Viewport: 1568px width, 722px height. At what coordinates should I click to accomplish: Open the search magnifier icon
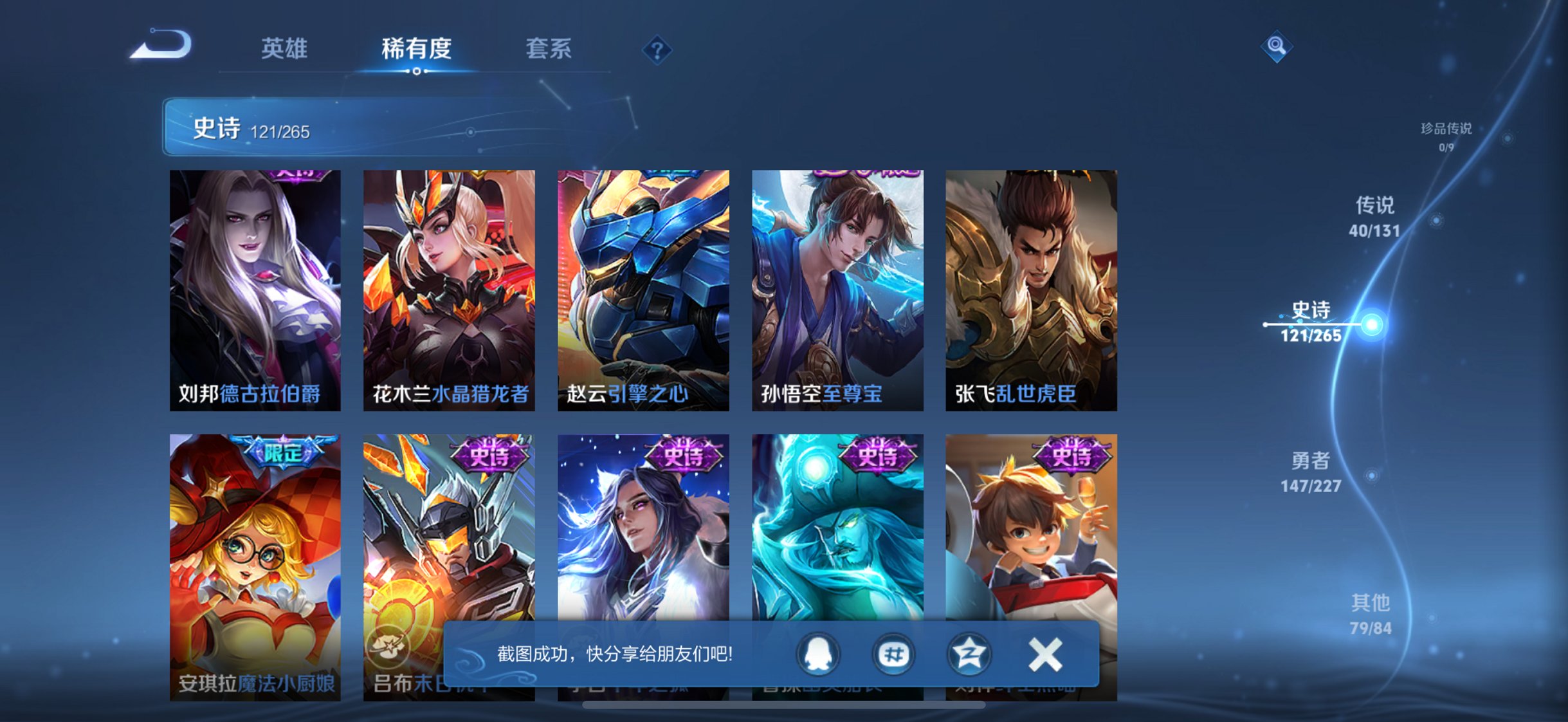click(x=1277, y=46)
